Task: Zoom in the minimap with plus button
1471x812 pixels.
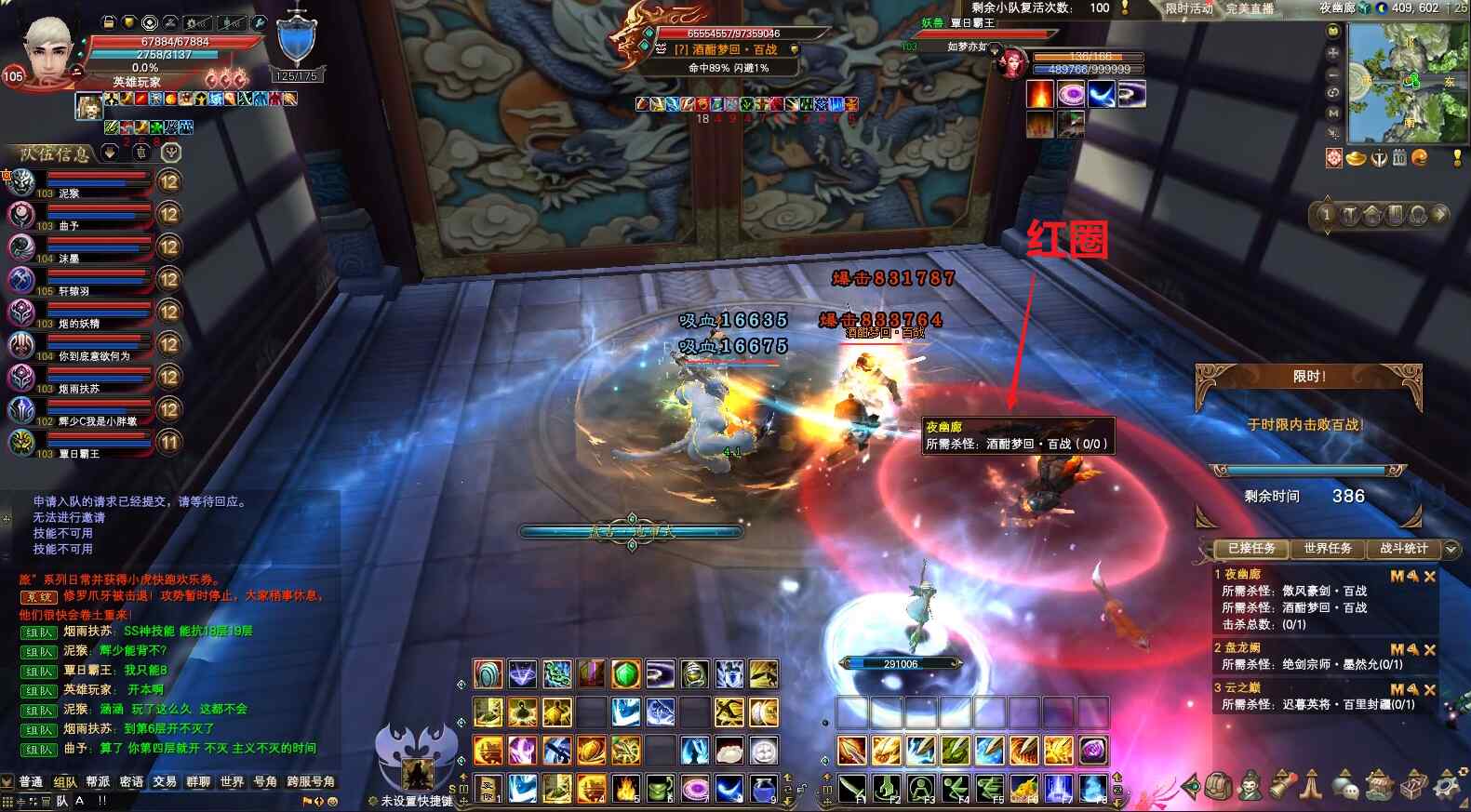Action: point(1333,53)
